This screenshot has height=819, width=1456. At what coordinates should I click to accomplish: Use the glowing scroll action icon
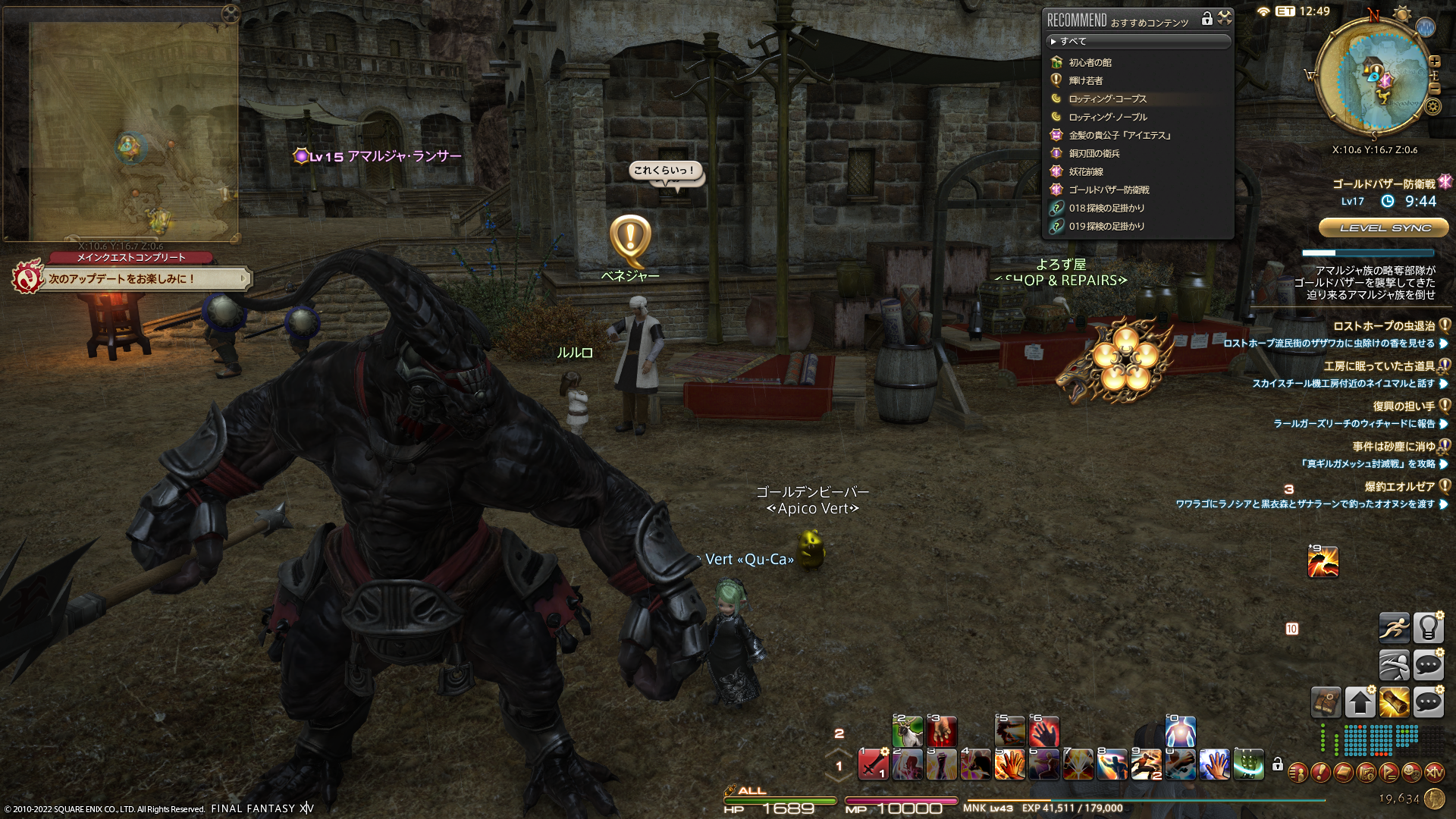click(x=1394, y=702)
